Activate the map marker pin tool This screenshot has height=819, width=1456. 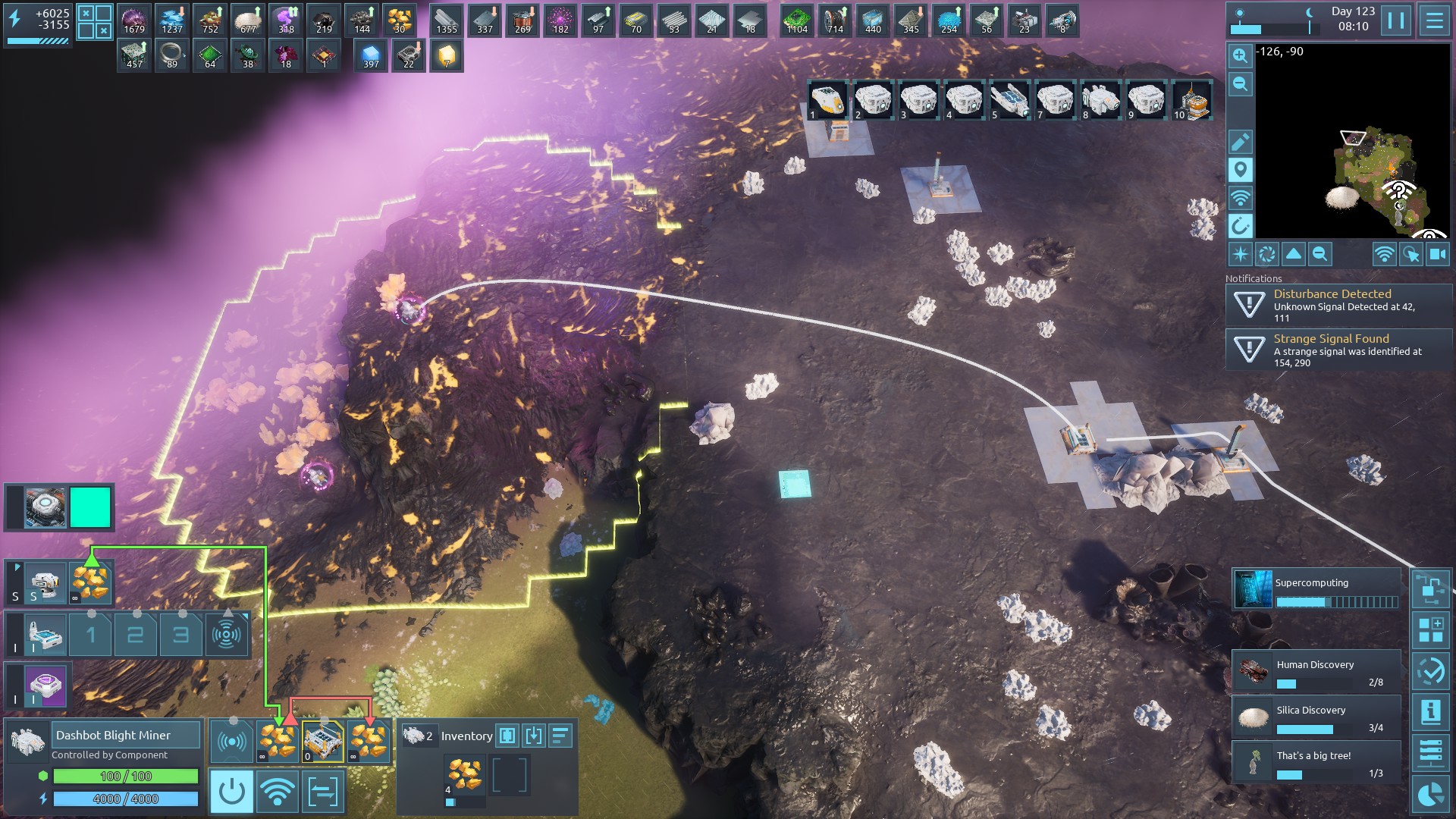(1240, 170)
